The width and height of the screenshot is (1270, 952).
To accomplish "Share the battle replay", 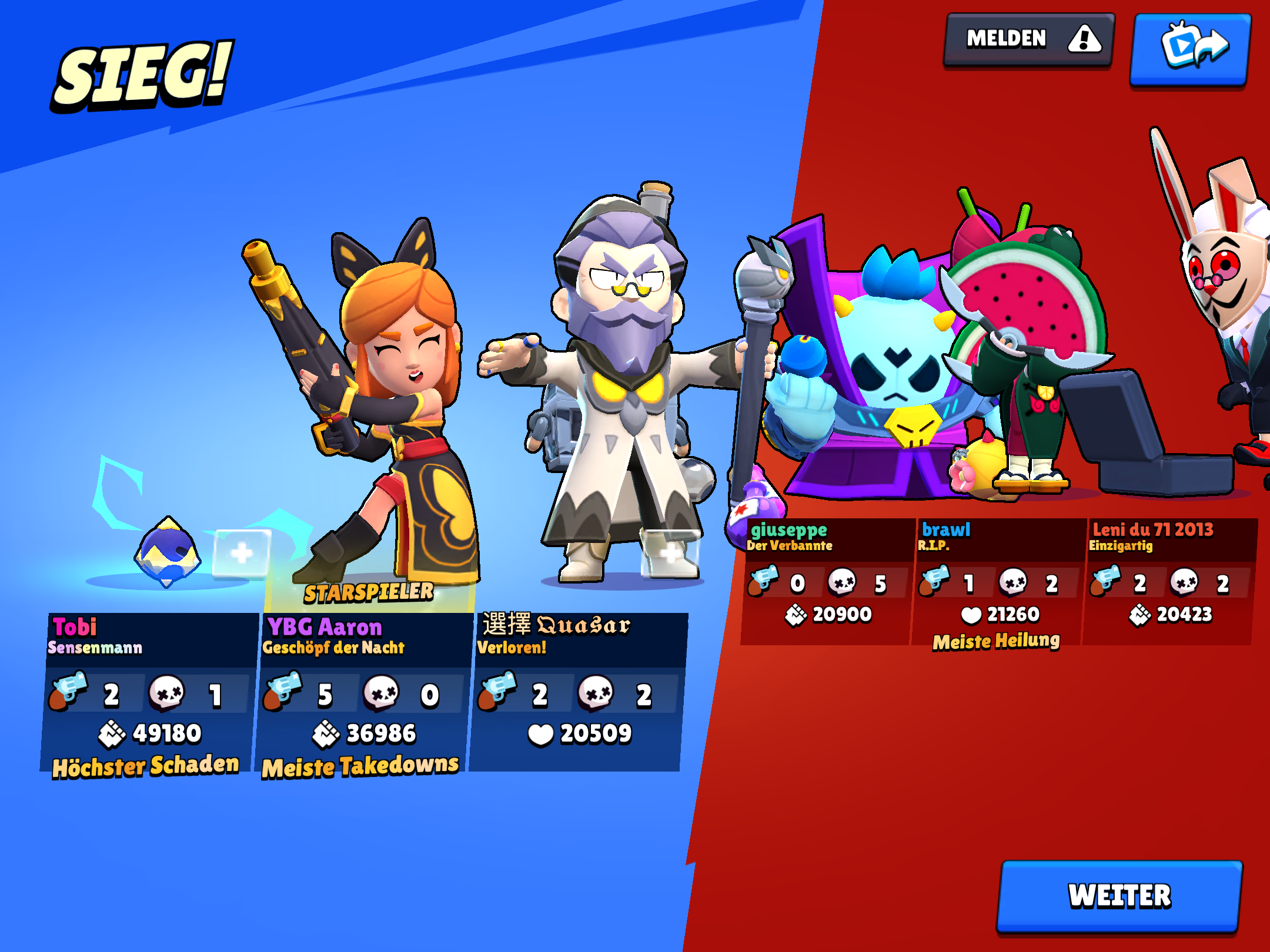I will coord(1191,49).
